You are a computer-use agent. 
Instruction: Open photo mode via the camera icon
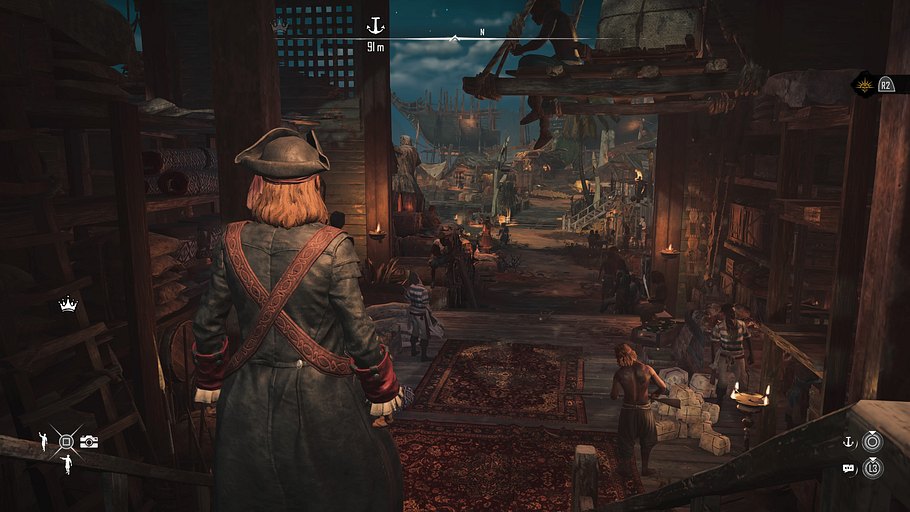(89, 441)
